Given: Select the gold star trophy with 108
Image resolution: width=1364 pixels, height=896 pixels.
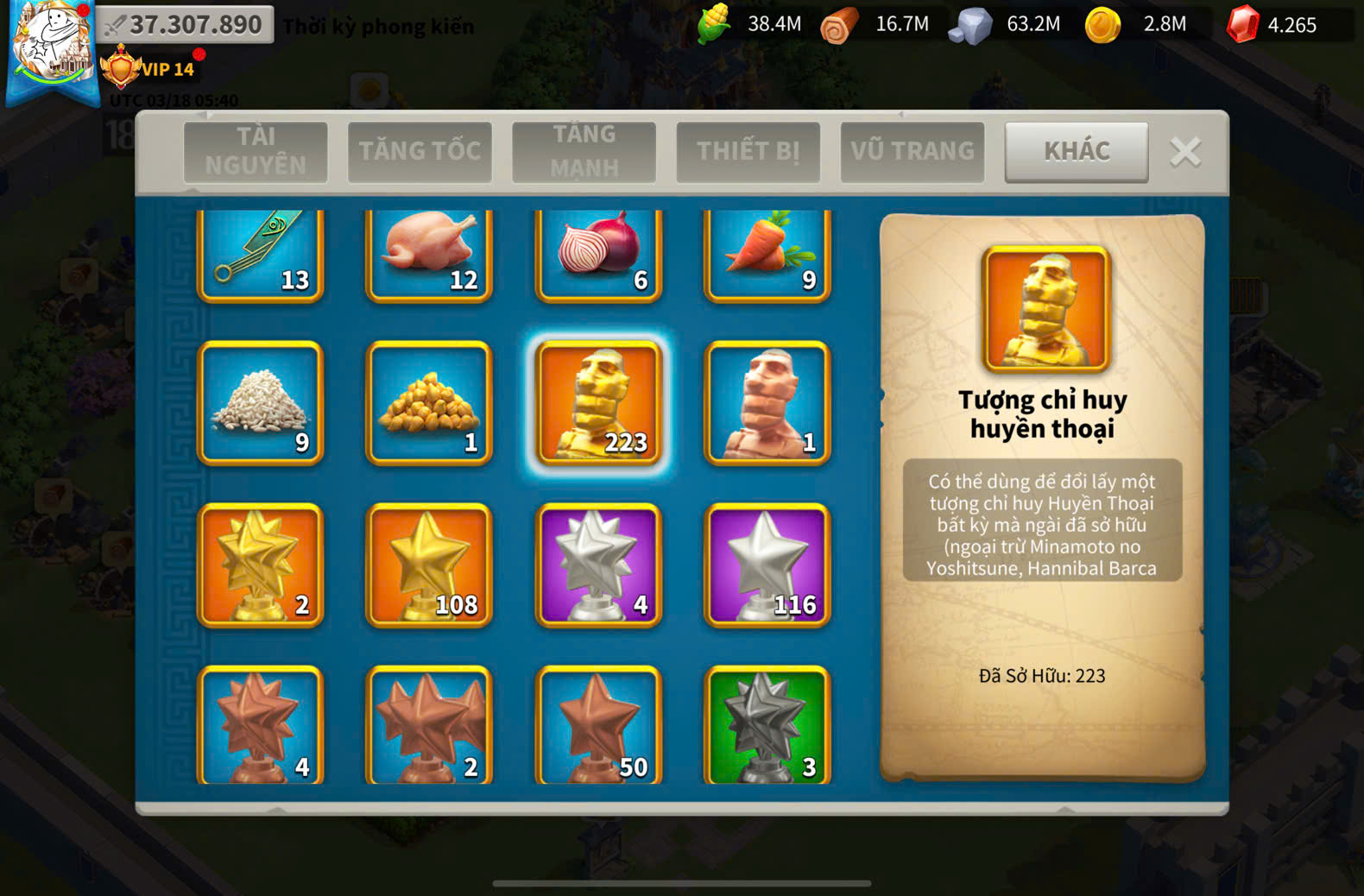Looking at the screenshot, I should click(429, 565).
